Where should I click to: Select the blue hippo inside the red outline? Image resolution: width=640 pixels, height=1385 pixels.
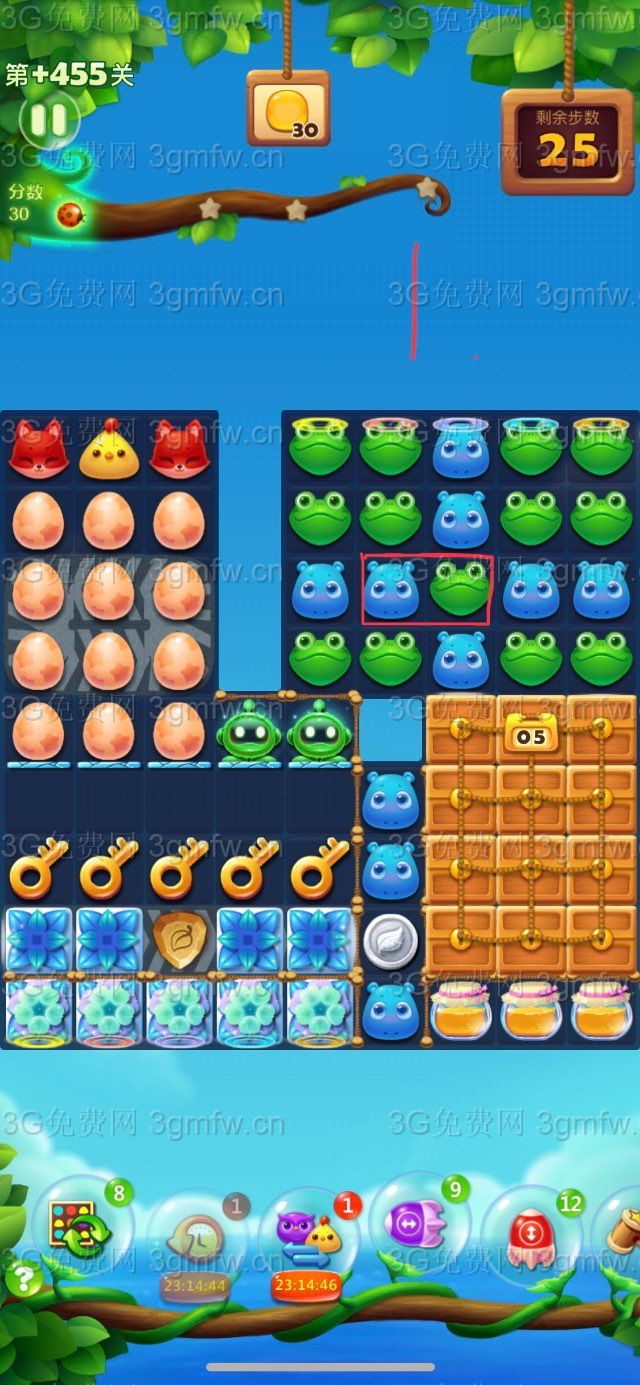pyautogui.click(x=391, y=590)
